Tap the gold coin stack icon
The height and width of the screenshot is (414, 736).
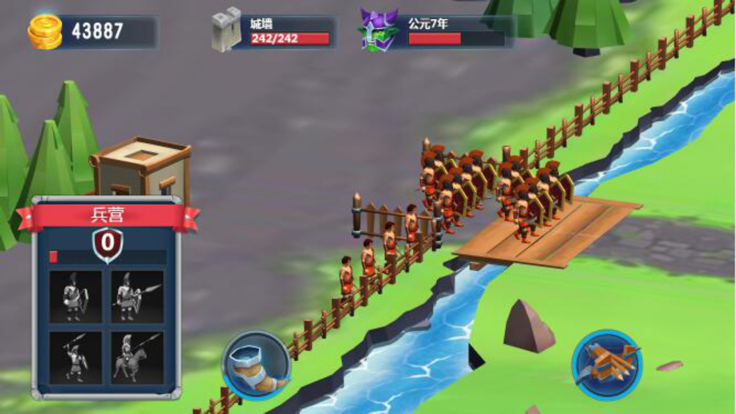click(45, 32)
